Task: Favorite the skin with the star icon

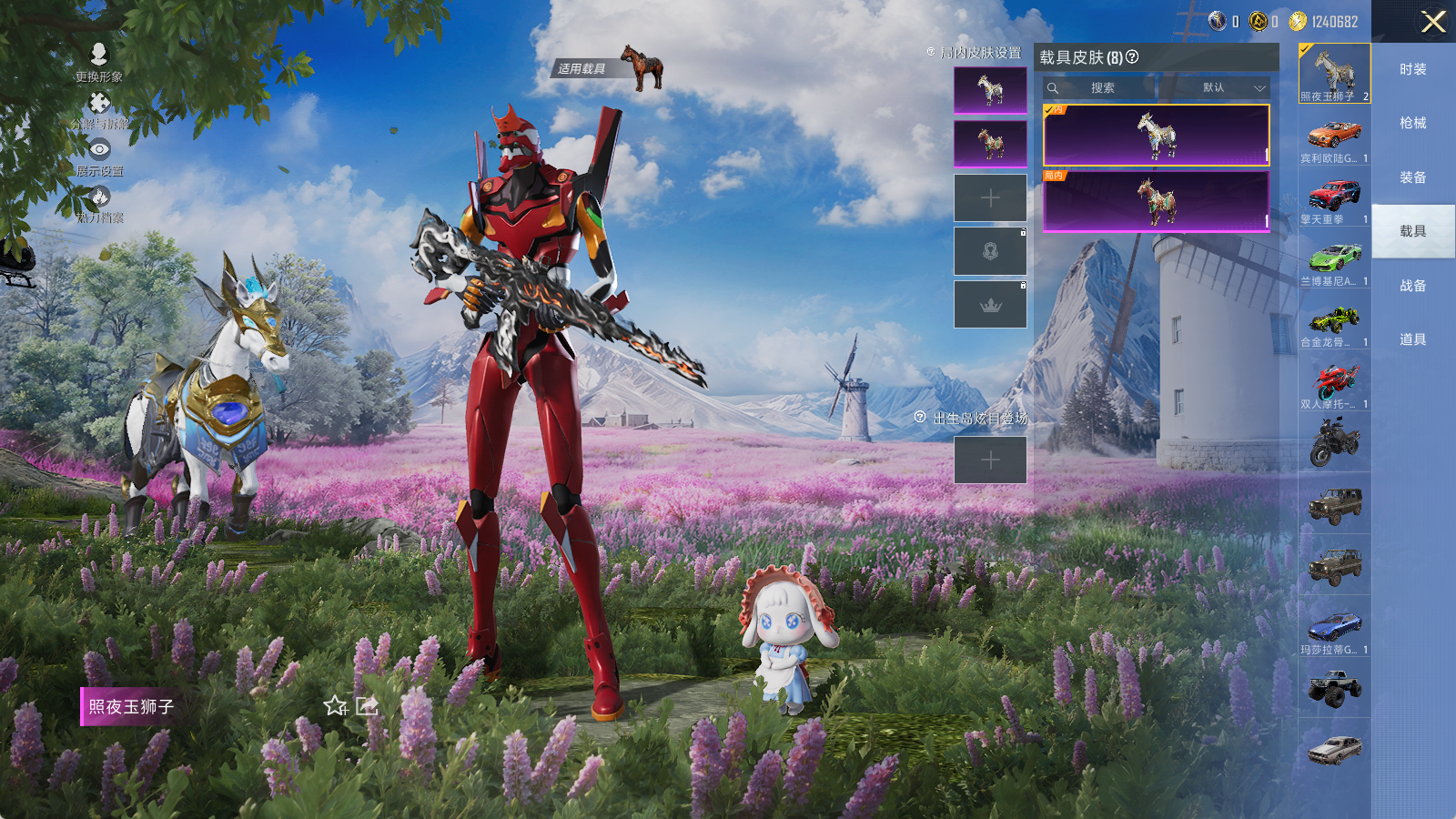Action: pyautogui.click(x=335, y=706)
